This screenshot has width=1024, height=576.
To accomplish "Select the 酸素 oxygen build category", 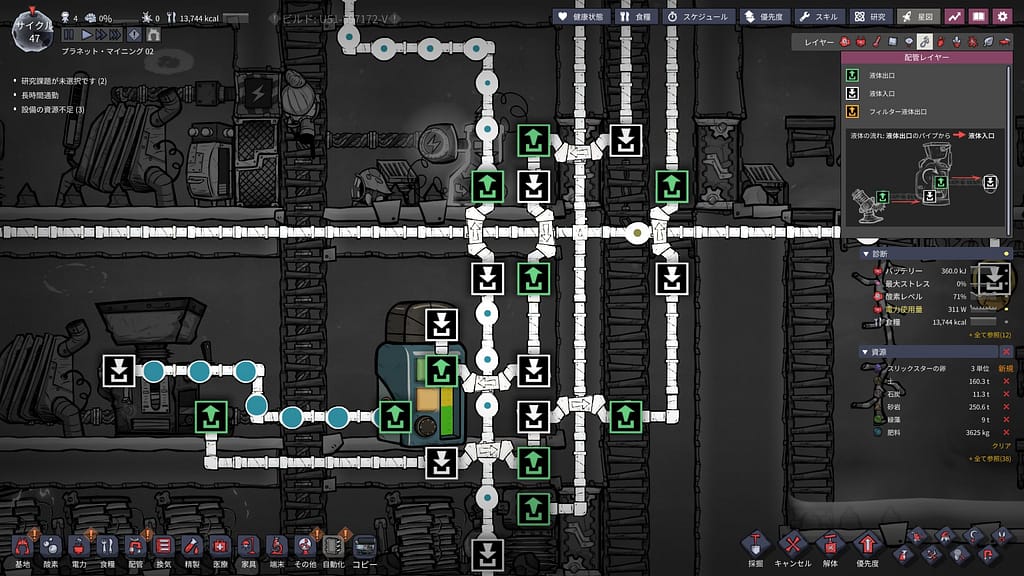I will coord(50,548).
